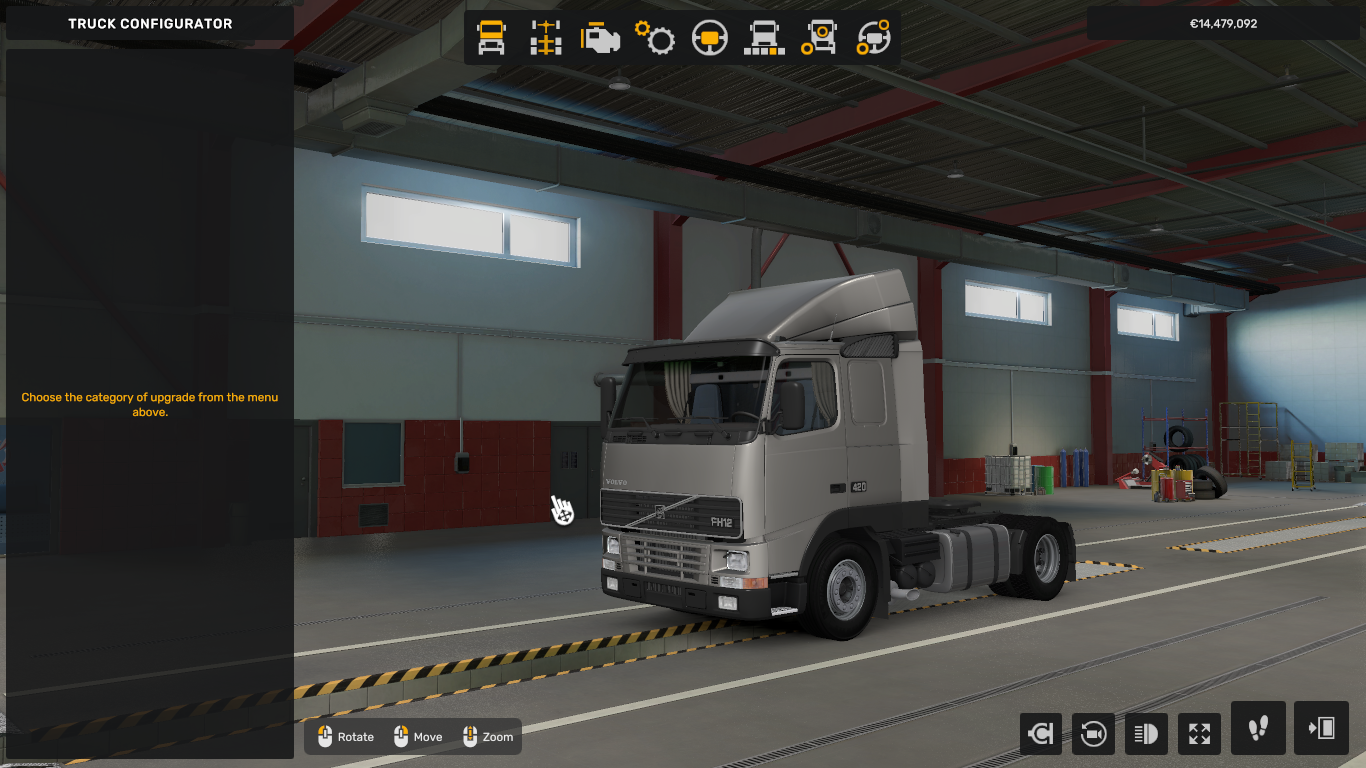Viewport: 1366px width, 768px height.
Task: Exit the configurator with the door icon
Action: click(1321, 728)
